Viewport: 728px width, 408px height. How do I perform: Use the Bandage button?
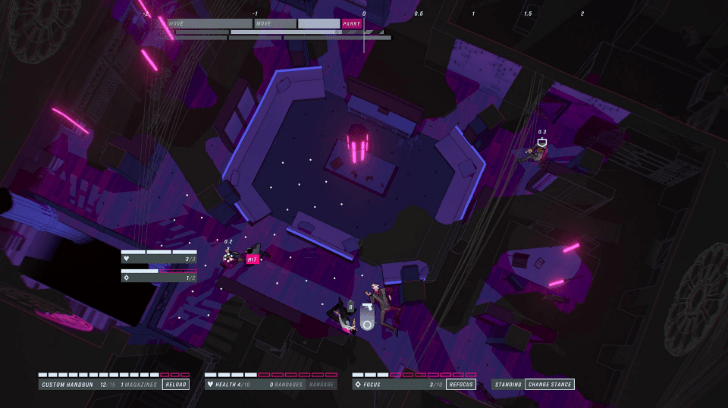coord(321,384)
